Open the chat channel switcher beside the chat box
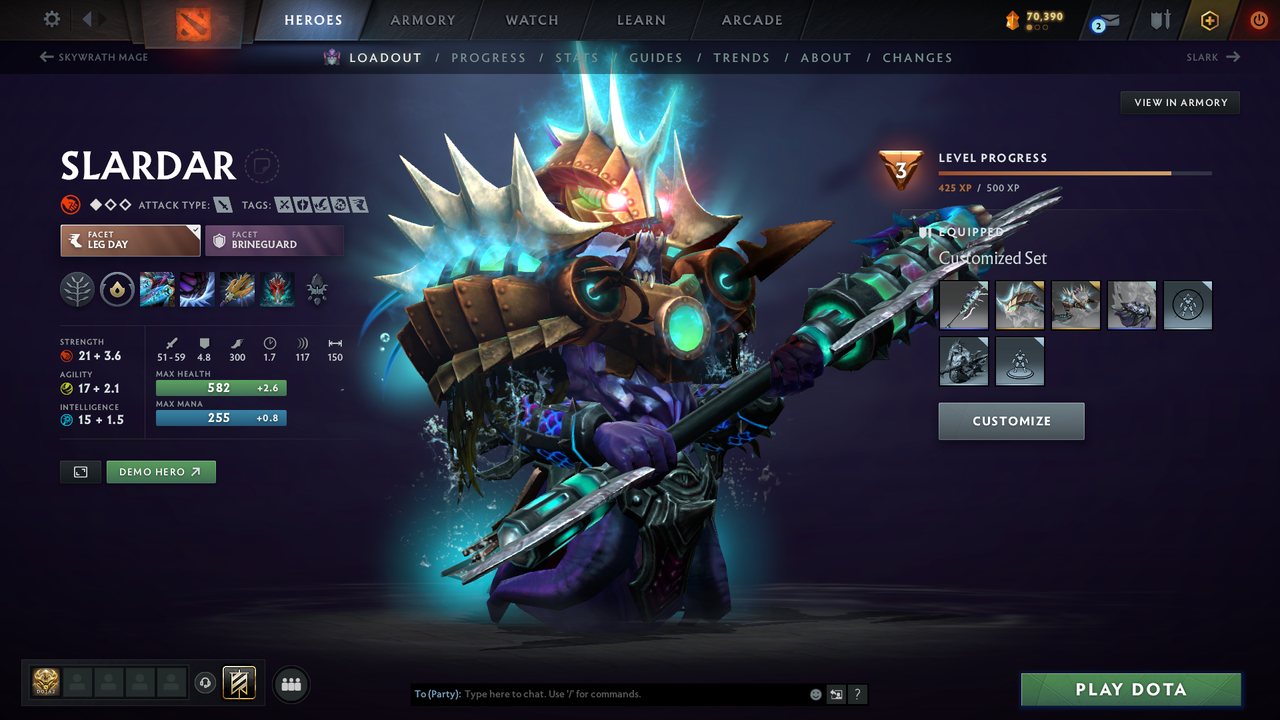Viewport: 1280px width, 720px height. tap(836, 693)
